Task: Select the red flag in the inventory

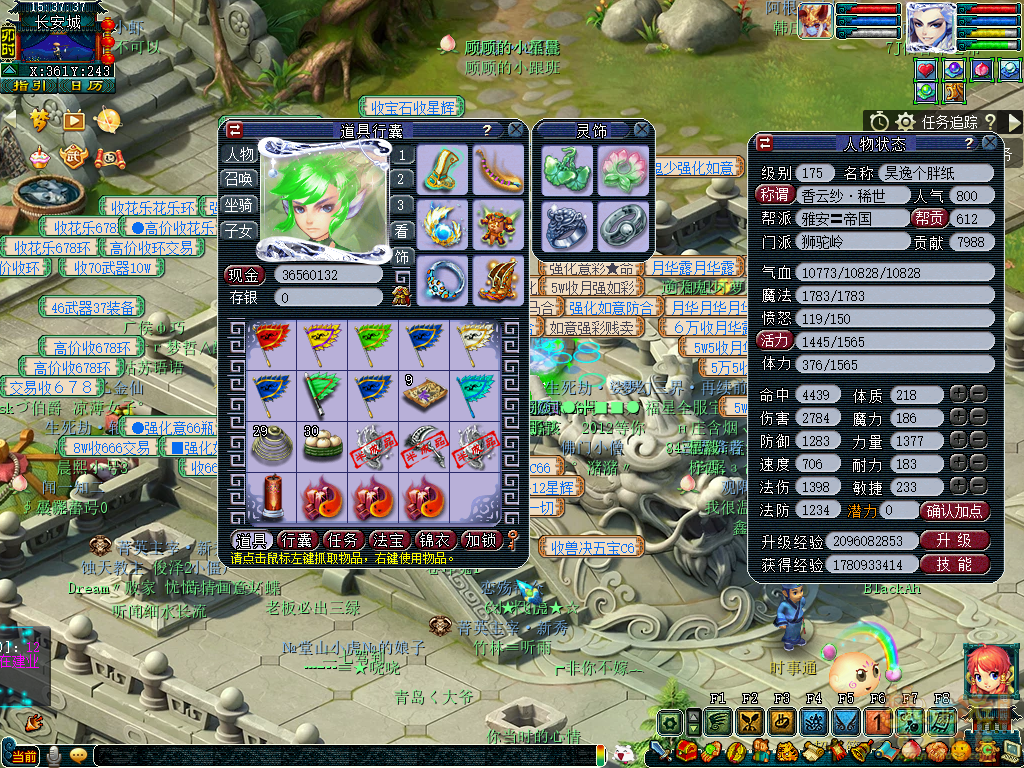Action: click(x=268, y=341)
